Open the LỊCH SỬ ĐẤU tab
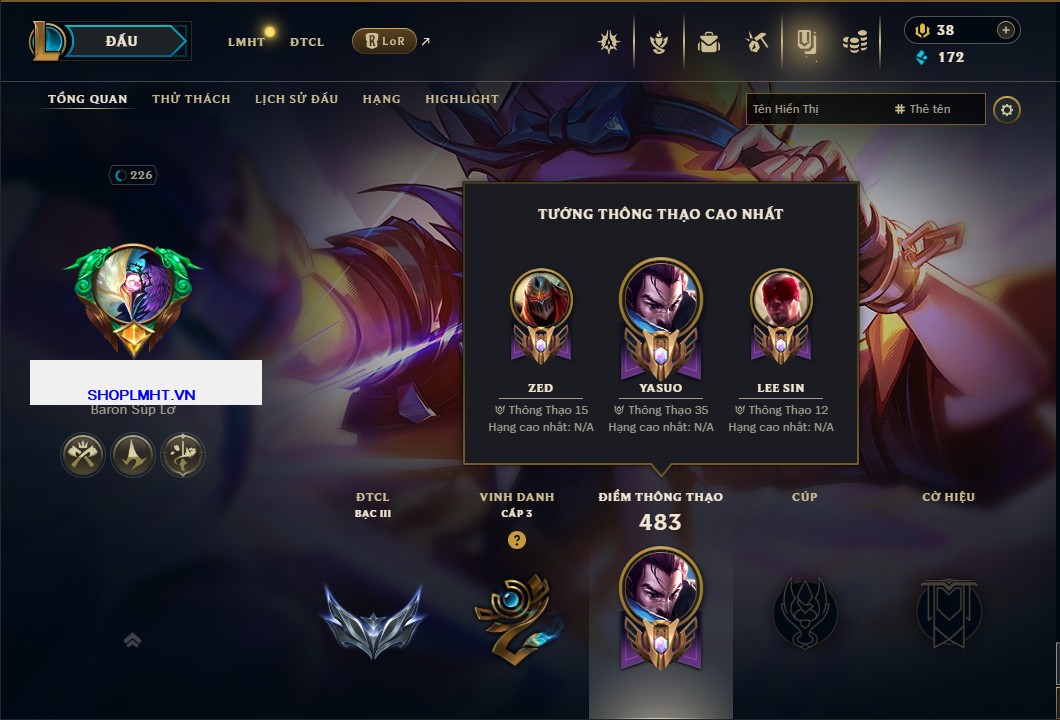 [296, 99]
